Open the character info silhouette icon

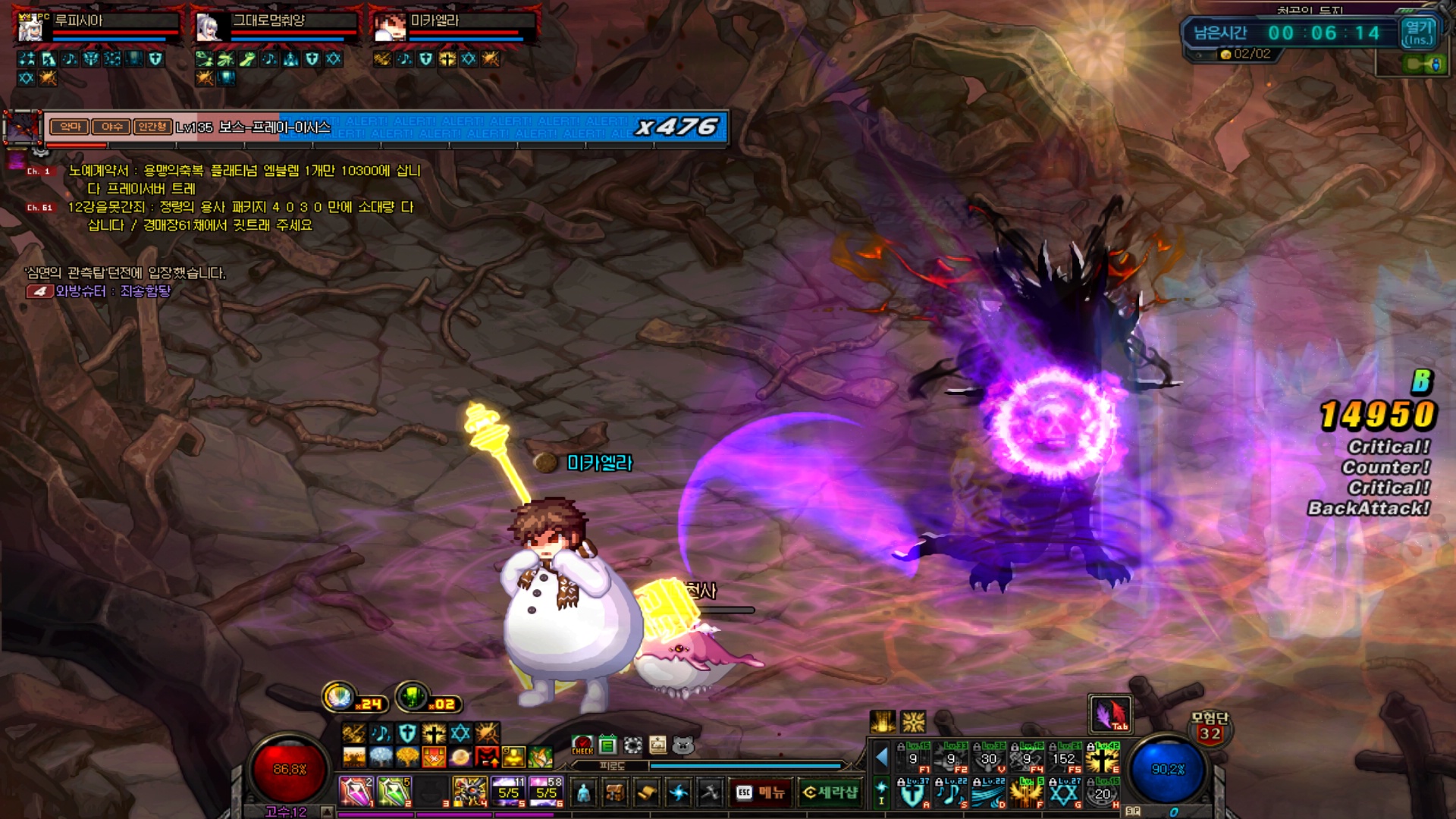(582, 792)
